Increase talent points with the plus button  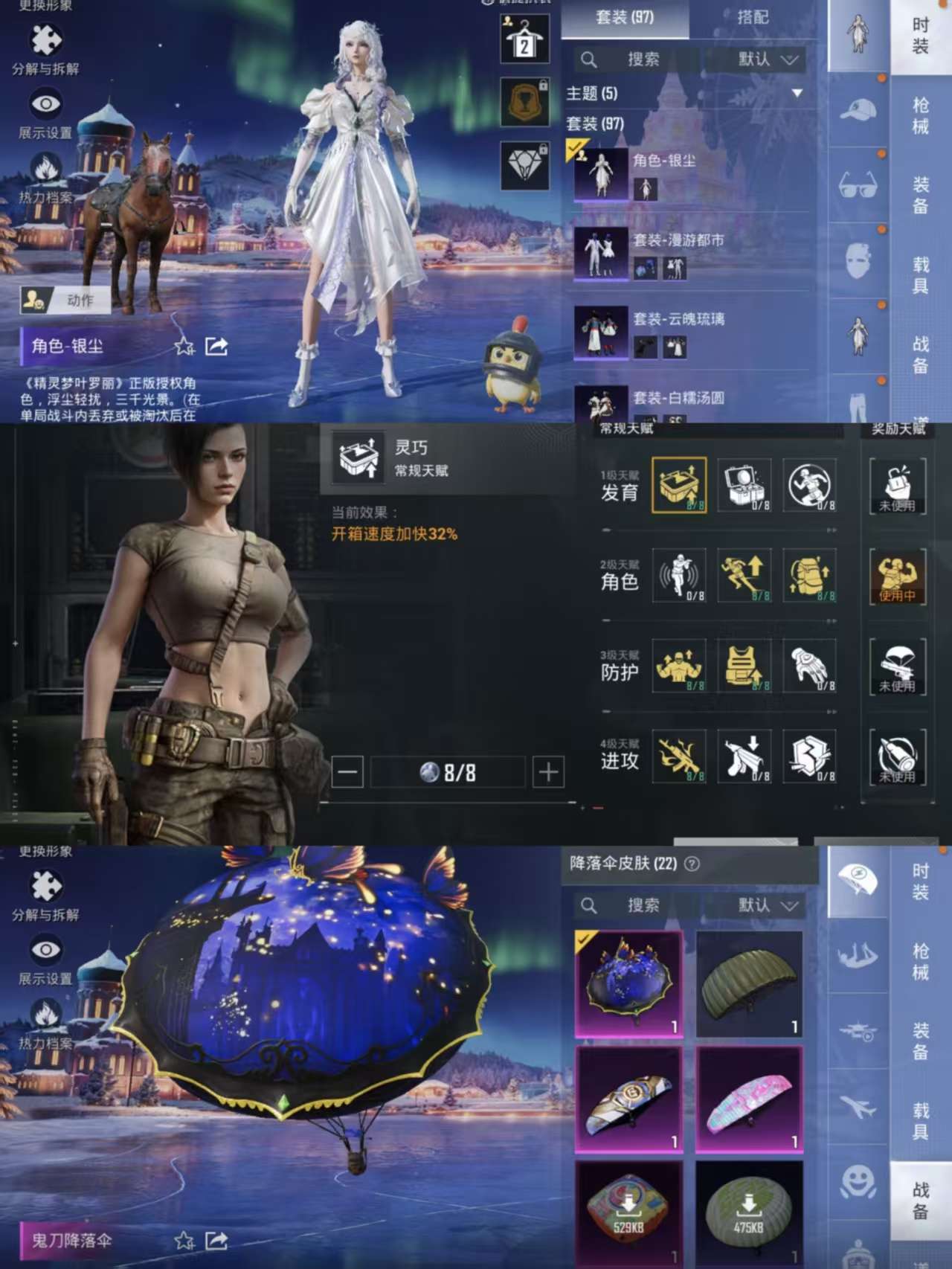pos(548,773)
